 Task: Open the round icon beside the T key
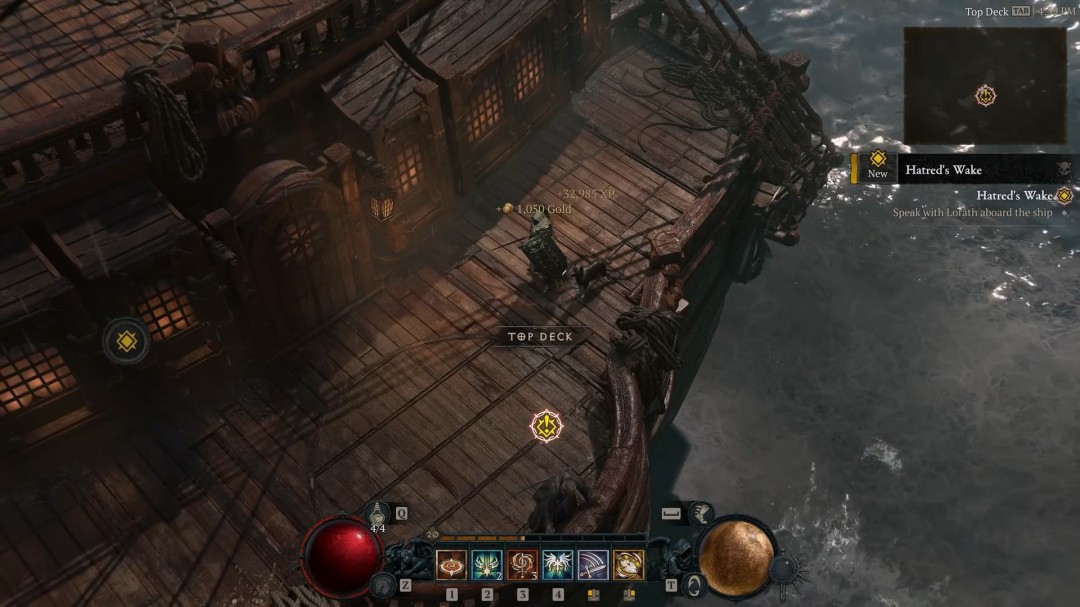click(692, 585)
